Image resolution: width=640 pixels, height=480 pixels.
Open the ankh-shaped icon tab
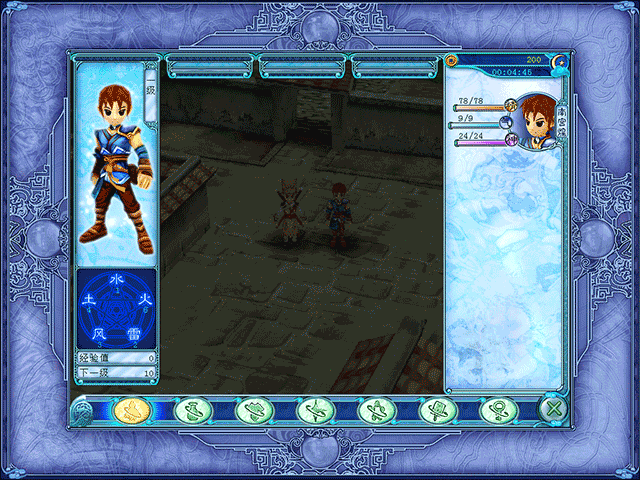tap(497, 408)
